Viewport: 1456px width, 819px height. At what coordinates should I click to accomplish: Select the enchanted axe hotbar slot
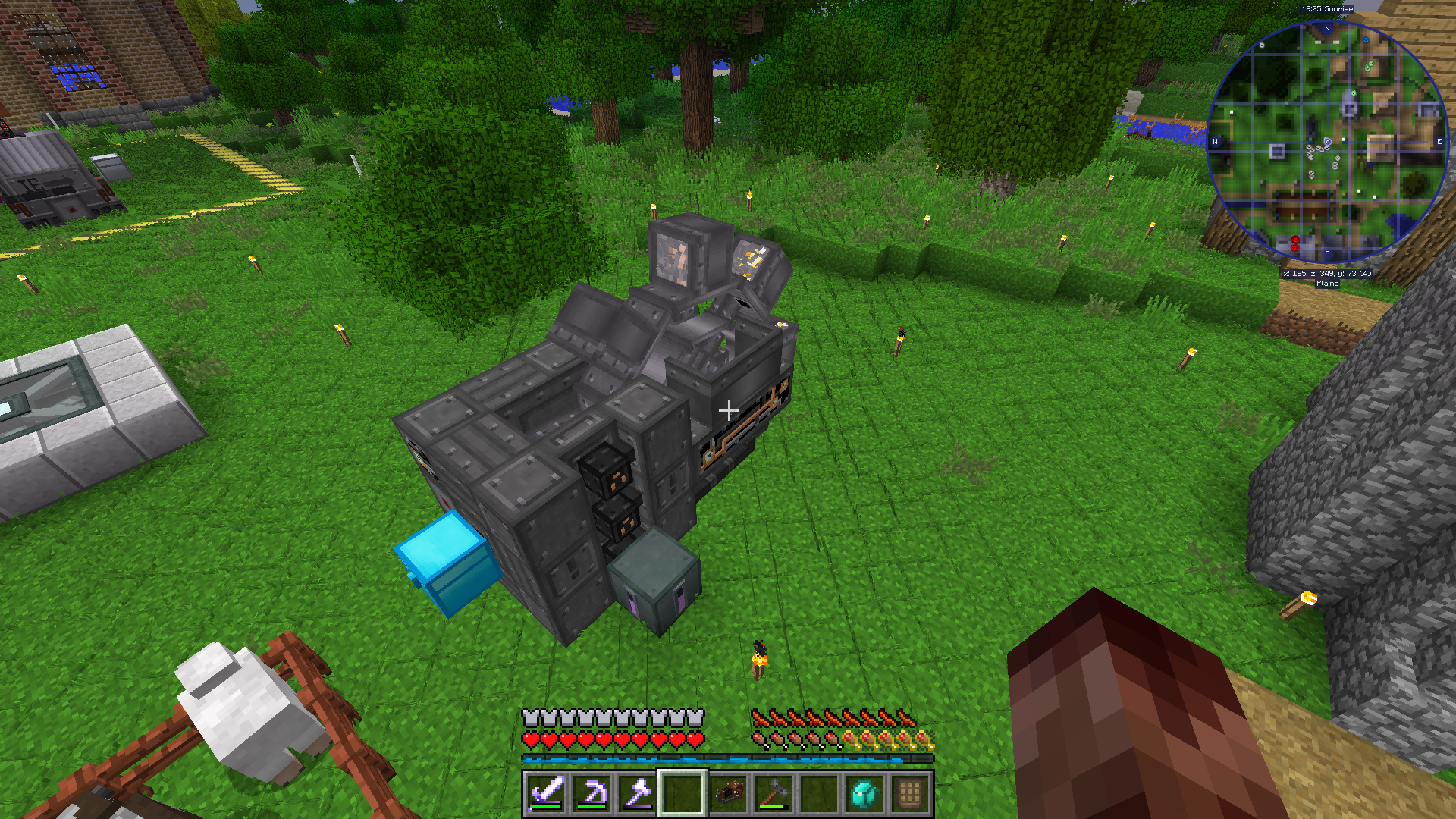point(637,793)
